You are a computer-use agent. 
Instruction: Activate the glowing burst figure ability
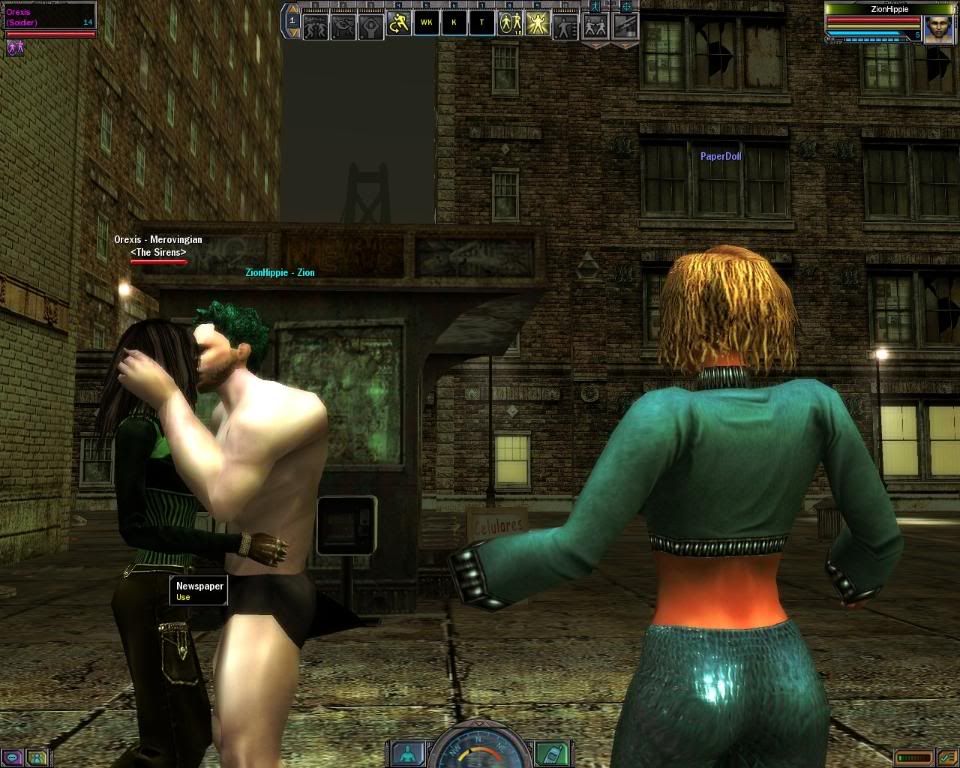coord(538,23)
